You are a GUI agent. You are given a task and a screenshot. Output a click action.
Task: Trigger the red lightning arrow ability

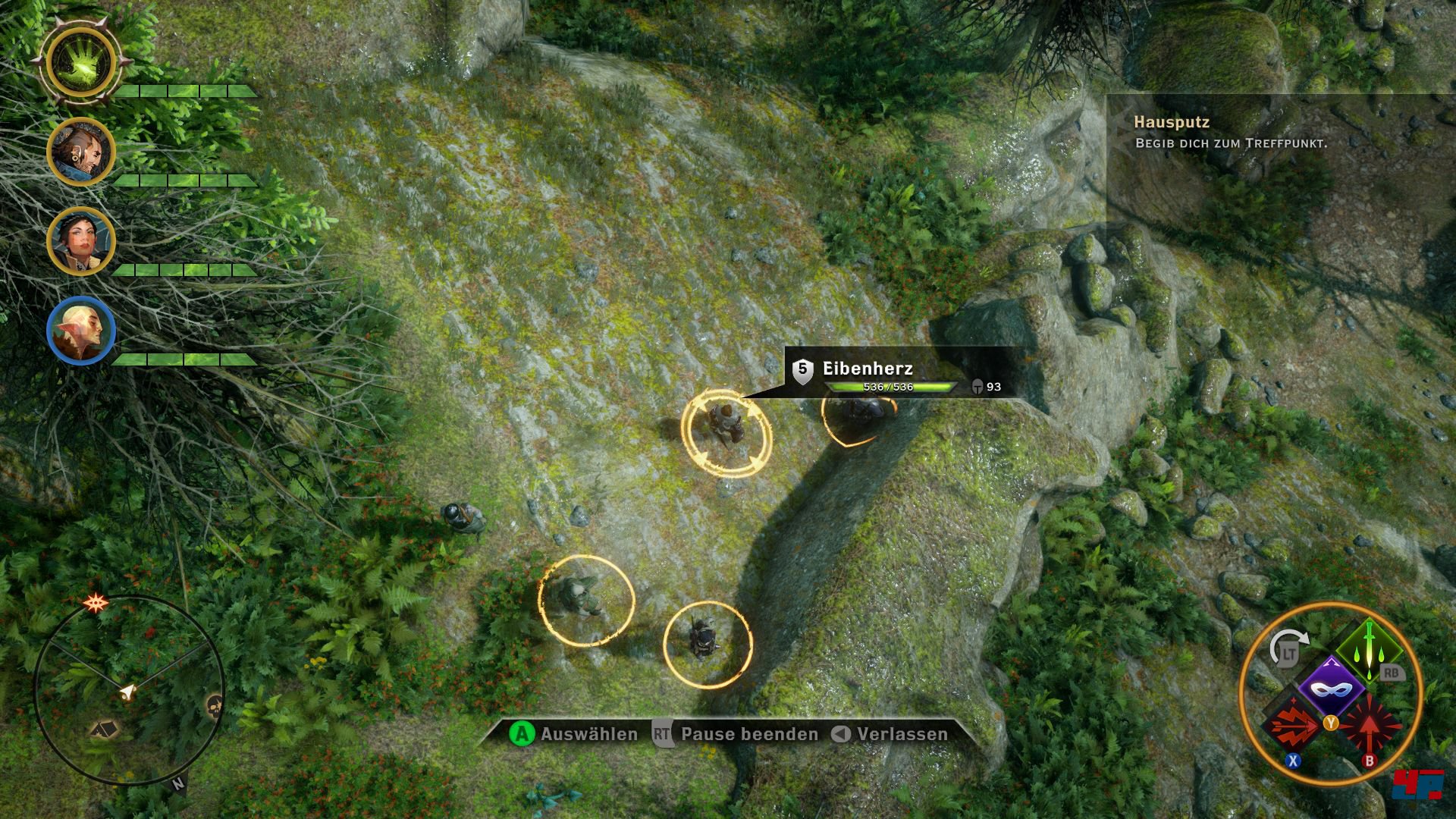tap(1293, 726)
